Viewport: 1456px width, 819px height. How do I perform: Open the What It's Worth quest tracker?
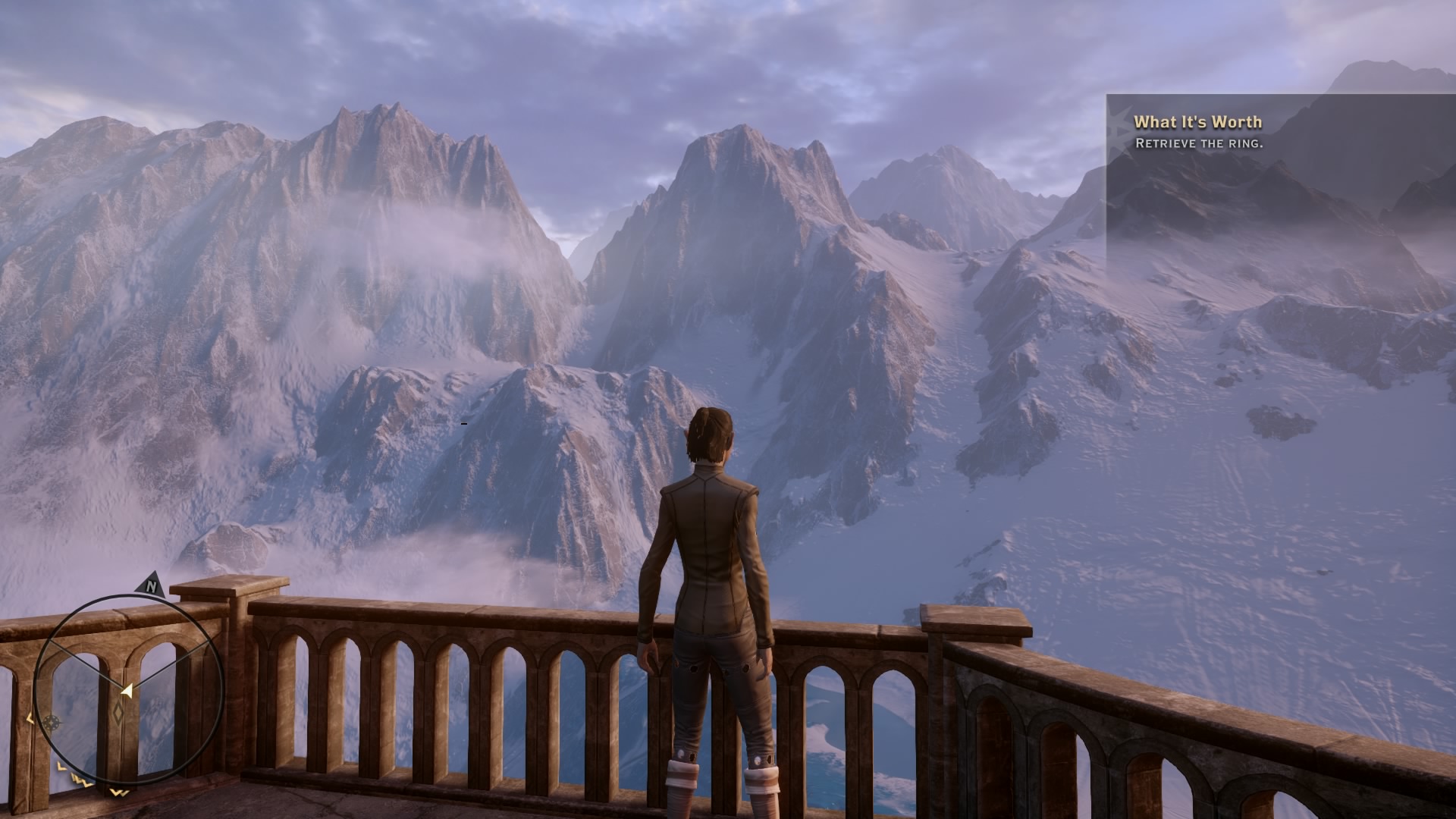1197,122
